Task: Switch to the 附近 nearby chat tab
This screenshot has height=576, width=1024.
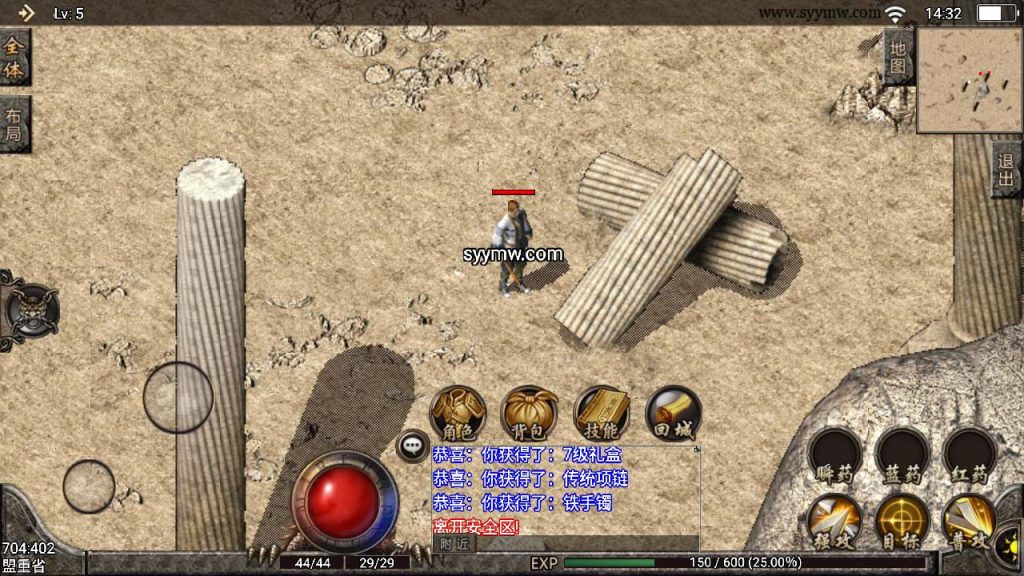Action: (454, 544)
